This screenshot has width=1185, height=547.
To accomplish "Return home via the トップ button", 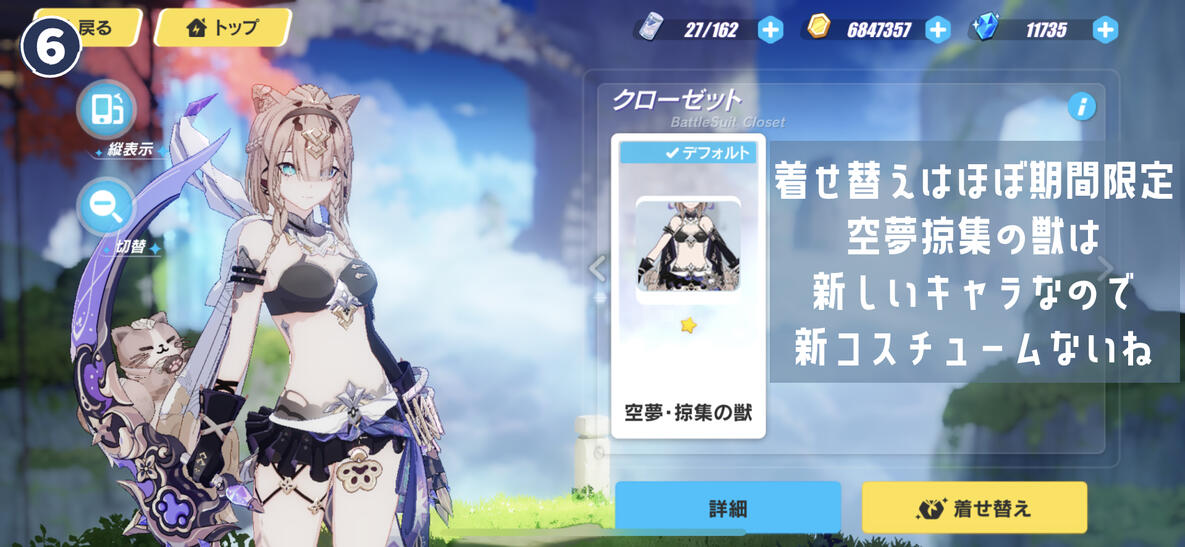I will (222, 27).
